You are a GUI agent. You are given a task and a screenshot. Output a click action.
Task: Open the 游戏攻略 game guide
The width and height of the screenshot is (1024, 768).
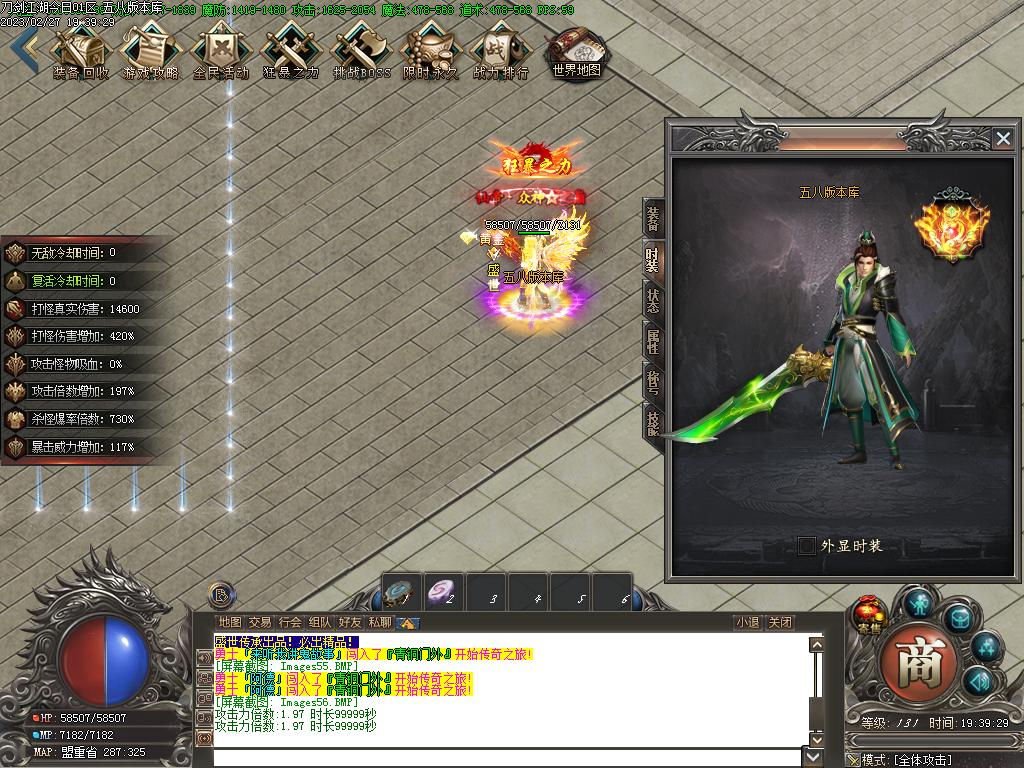pos(150,50)
